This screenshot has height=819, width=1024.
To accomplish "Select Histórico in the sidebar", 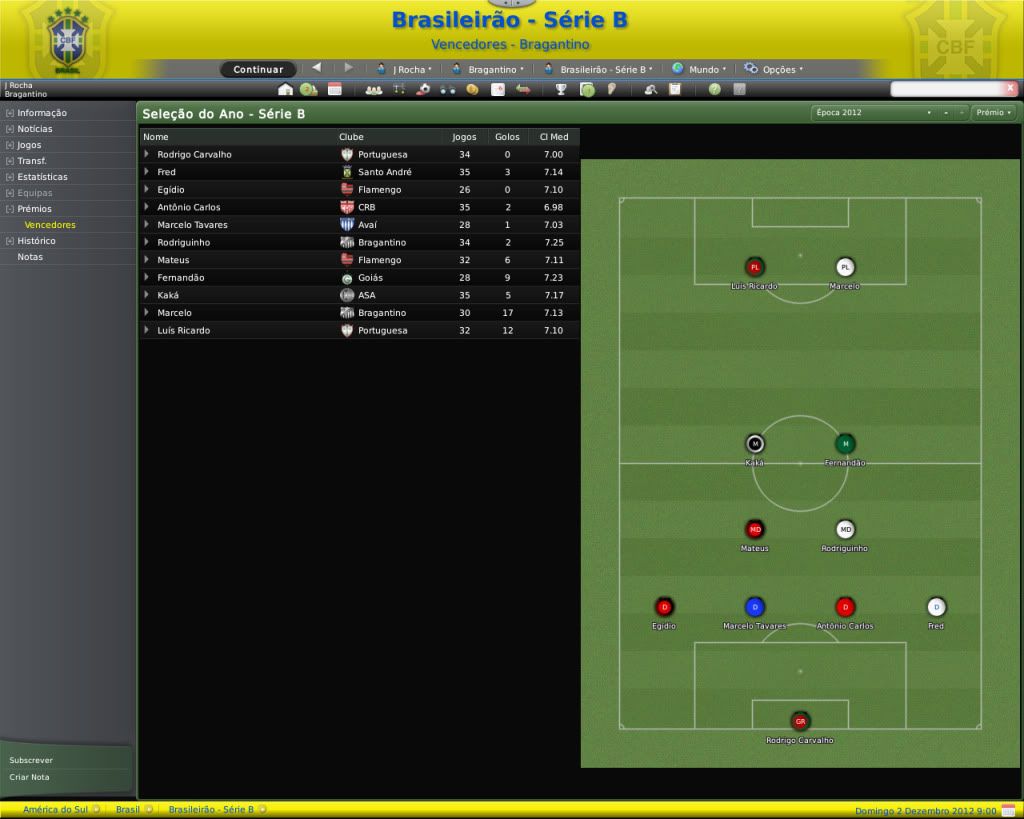I will click(36, 241).
